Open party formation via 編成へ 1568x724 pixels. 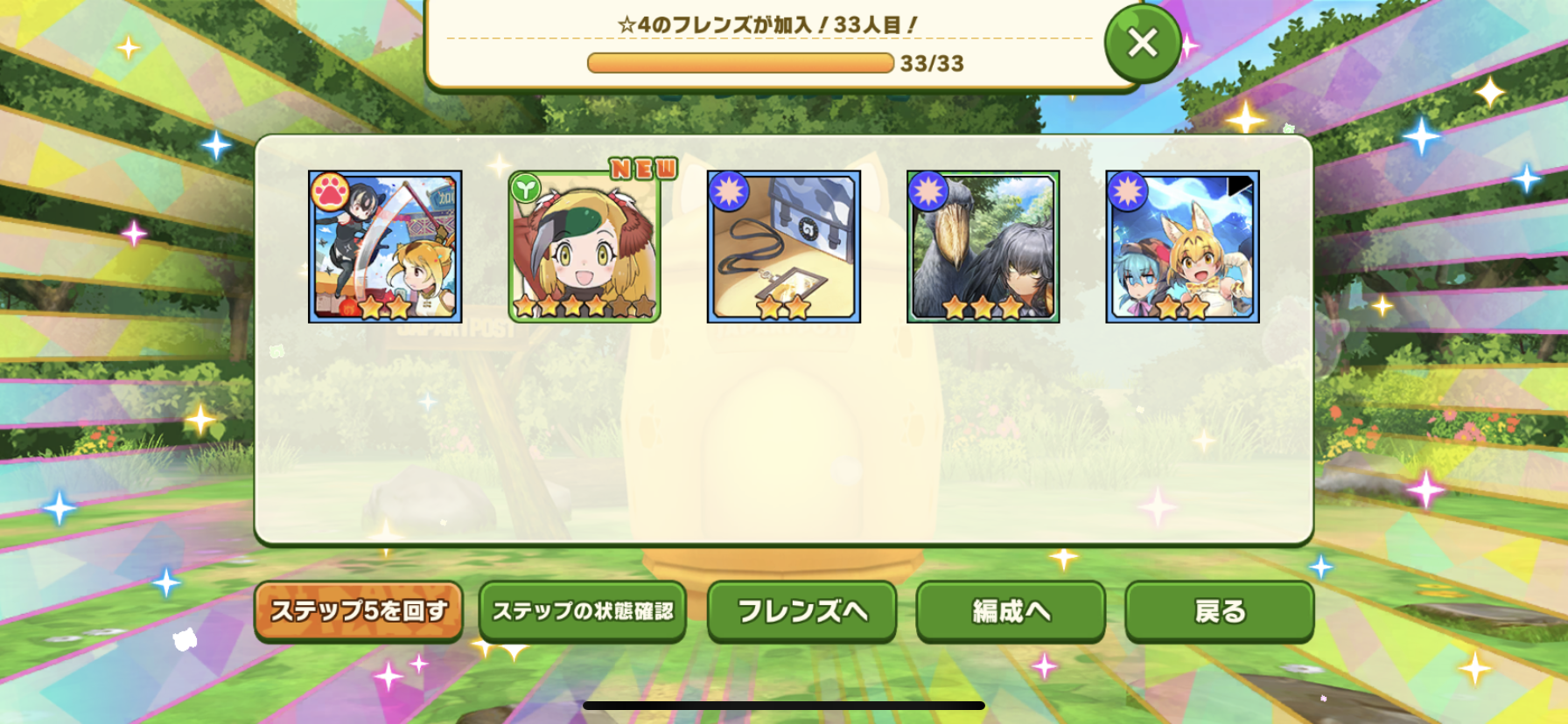[1011, 611]
